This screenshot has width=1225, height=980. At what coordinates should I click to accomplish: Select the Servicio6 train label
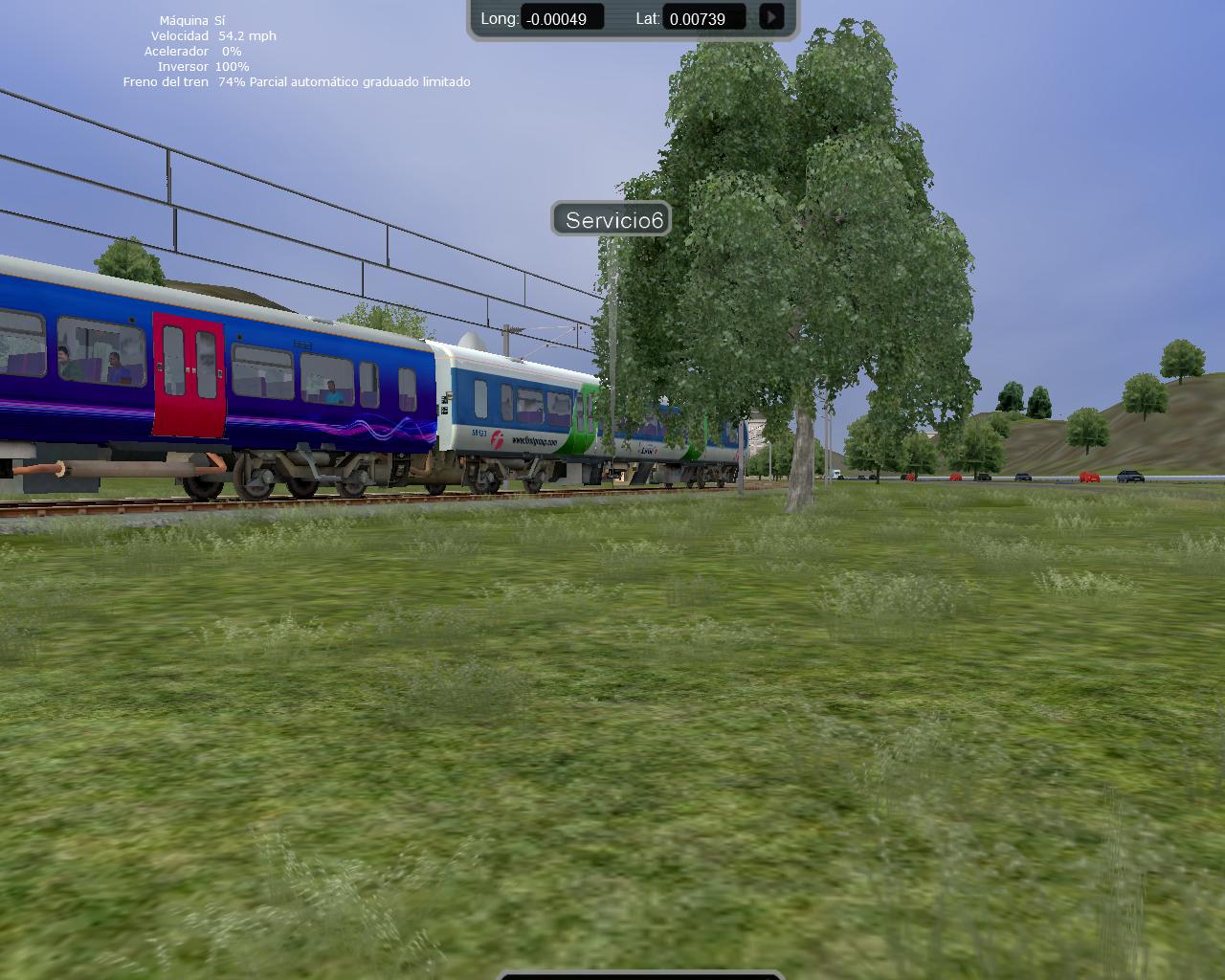tap(612, 220)
